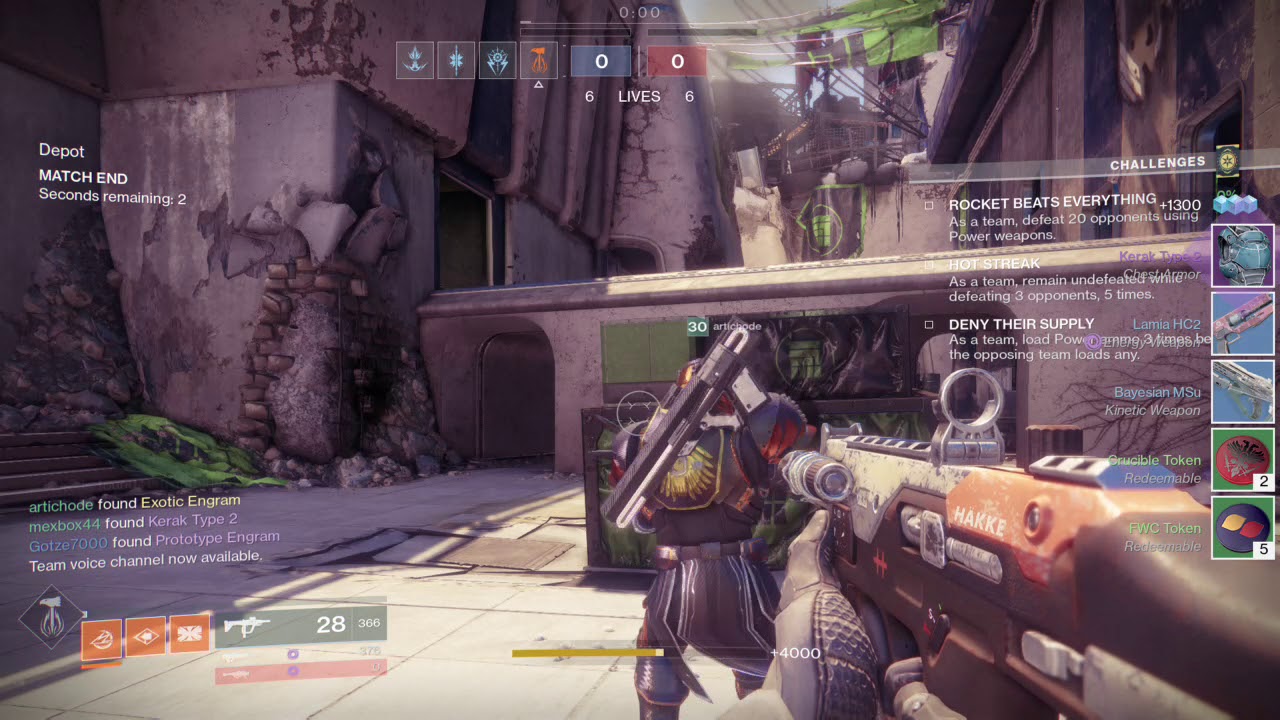The image size is (1280, 720).
Task: Tick the Rocket Beats Everything challenge box
Action: tap(929, 205)
